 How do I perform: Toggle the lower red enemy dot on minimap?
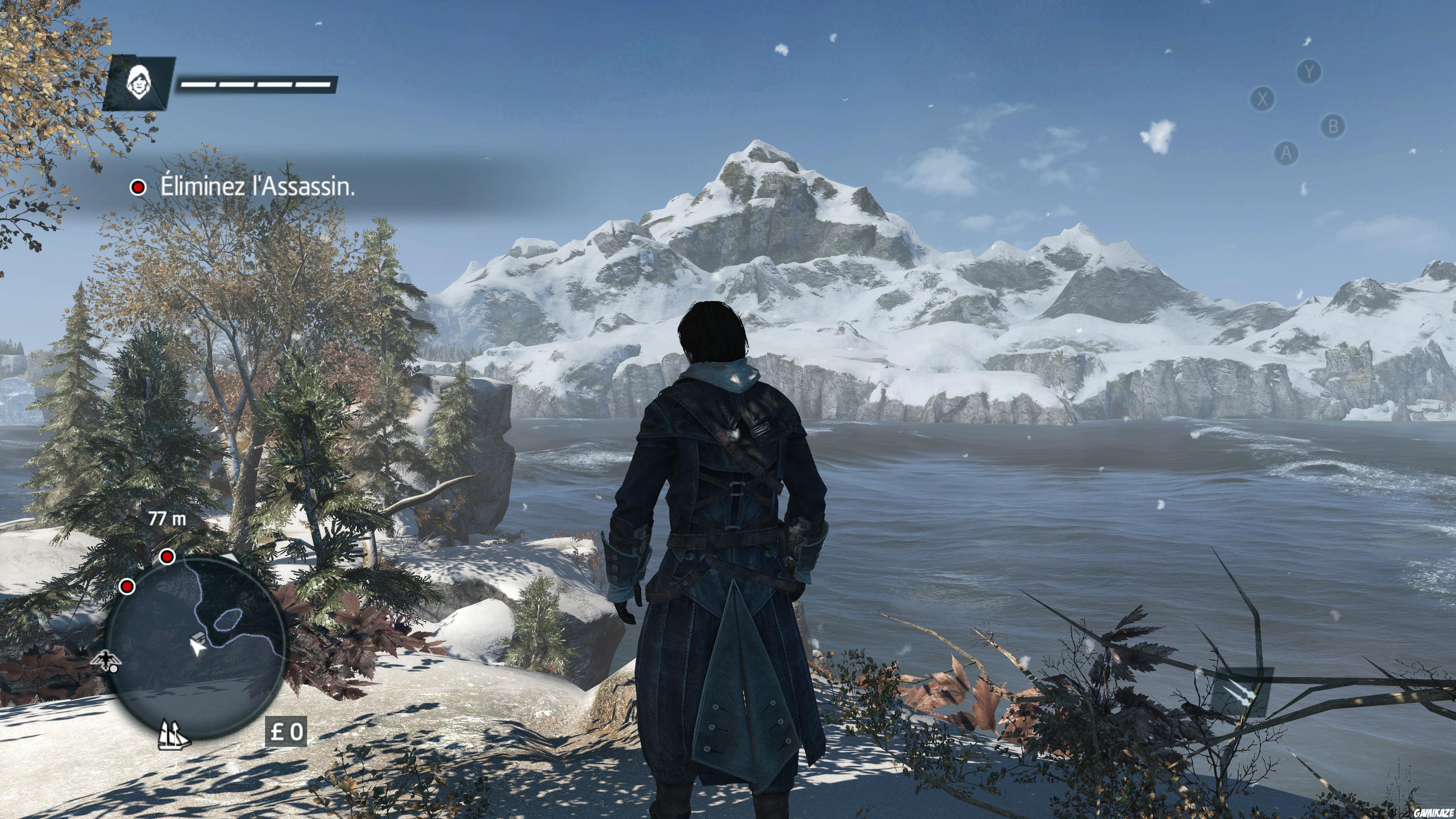[127, 587]
